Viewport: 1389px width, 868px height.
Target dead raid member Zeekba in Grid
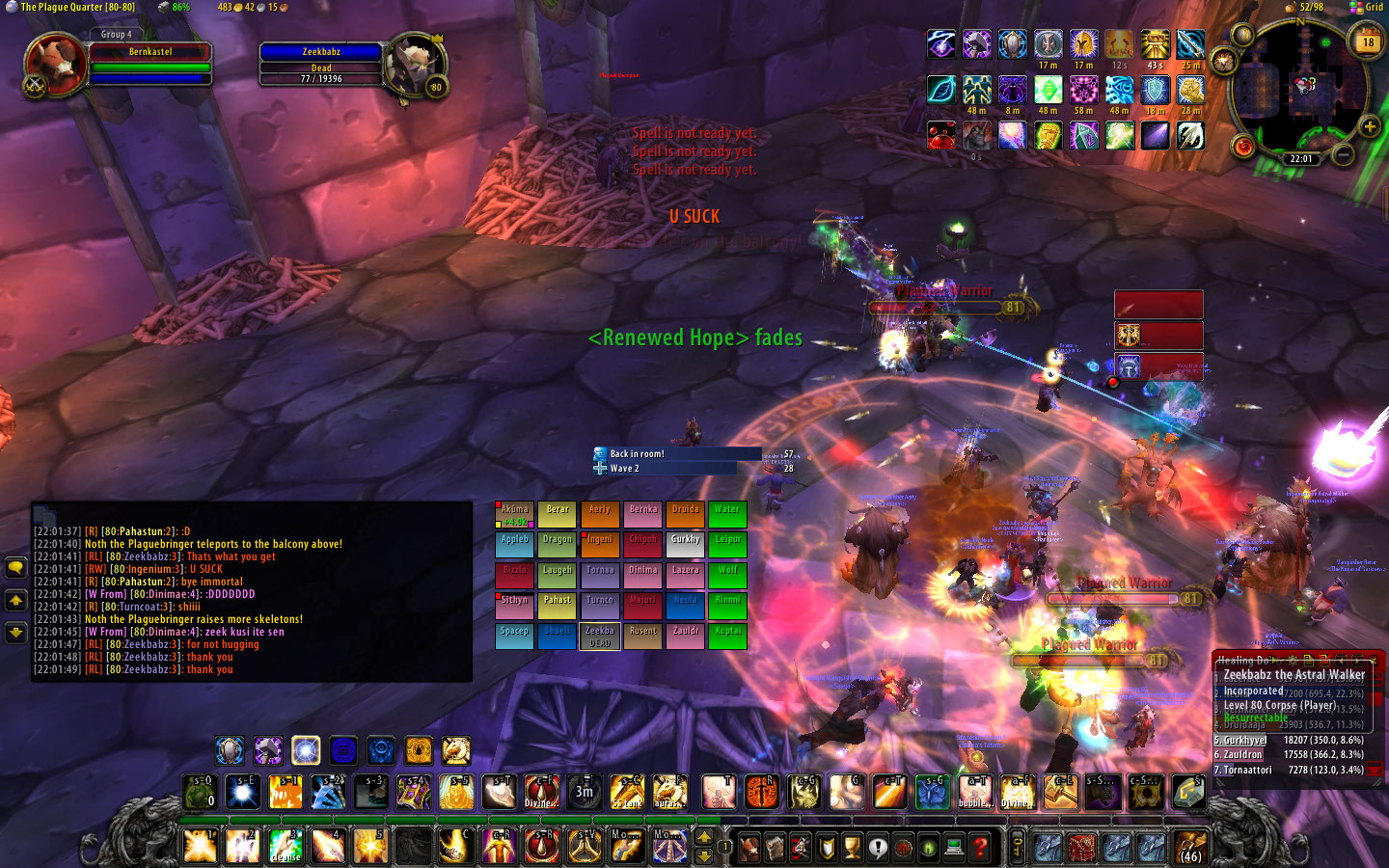pos(599,637)
